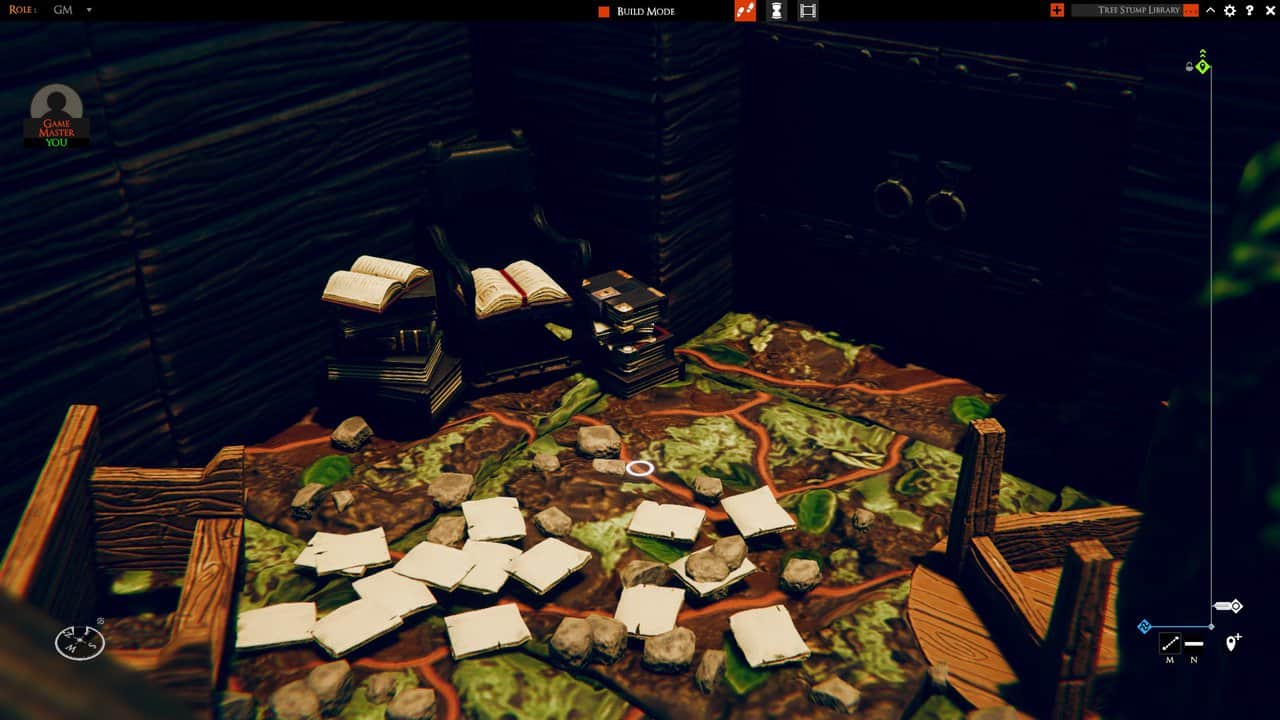This screenshot has height=720, width=1280.
Task: Add a map pin with the pin-plus icon
Action: (1232, 642)
